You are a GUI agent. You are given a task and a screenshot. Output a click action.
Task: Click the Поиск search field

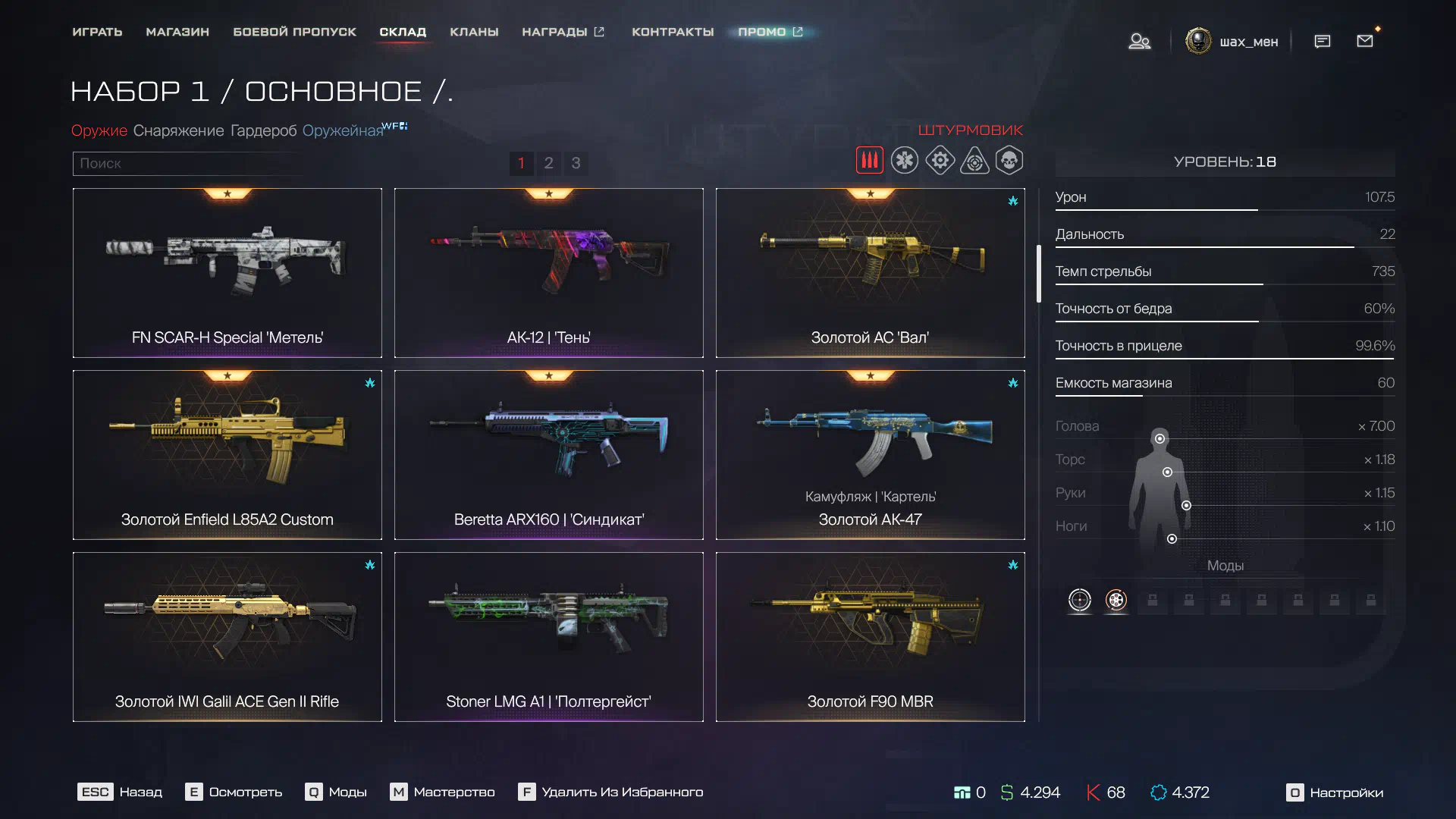click(x=186, y=163)
